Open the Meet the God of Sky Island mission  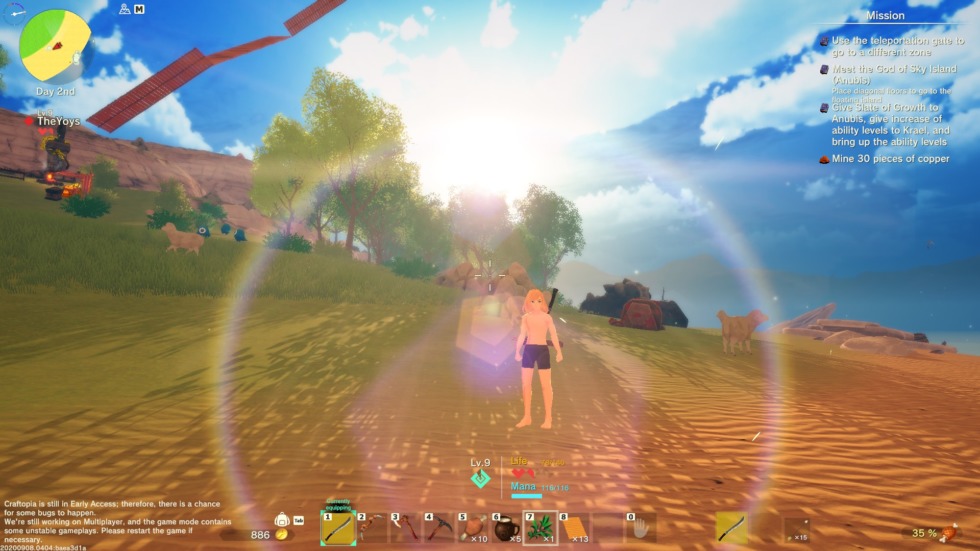coord(880,75)
